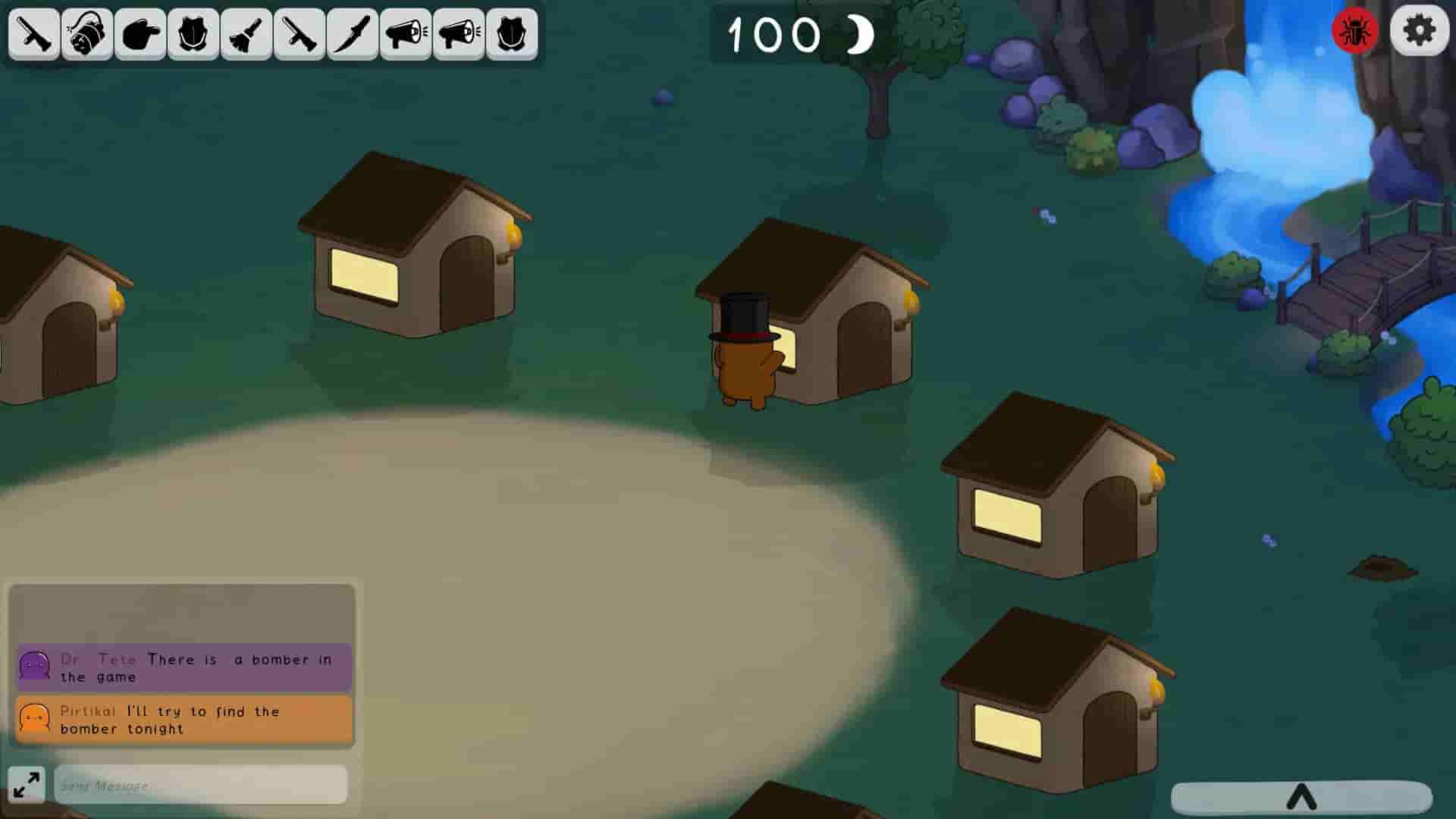Click the Send Message input field
Viewport: 1456px width, 819px height.
coord(199,786)
